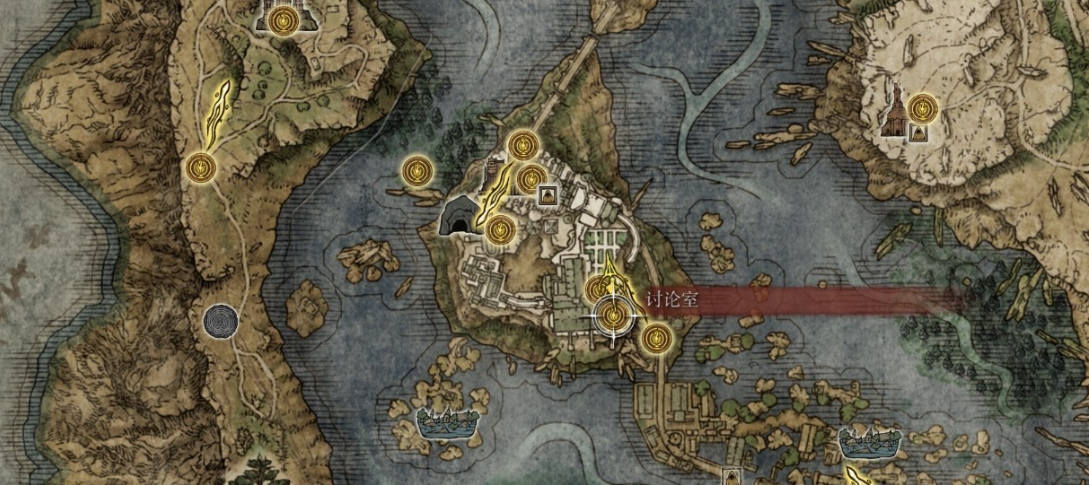Select the grace marker below the western golden streak
1089x485 pixels.
[x=201, y=167]
